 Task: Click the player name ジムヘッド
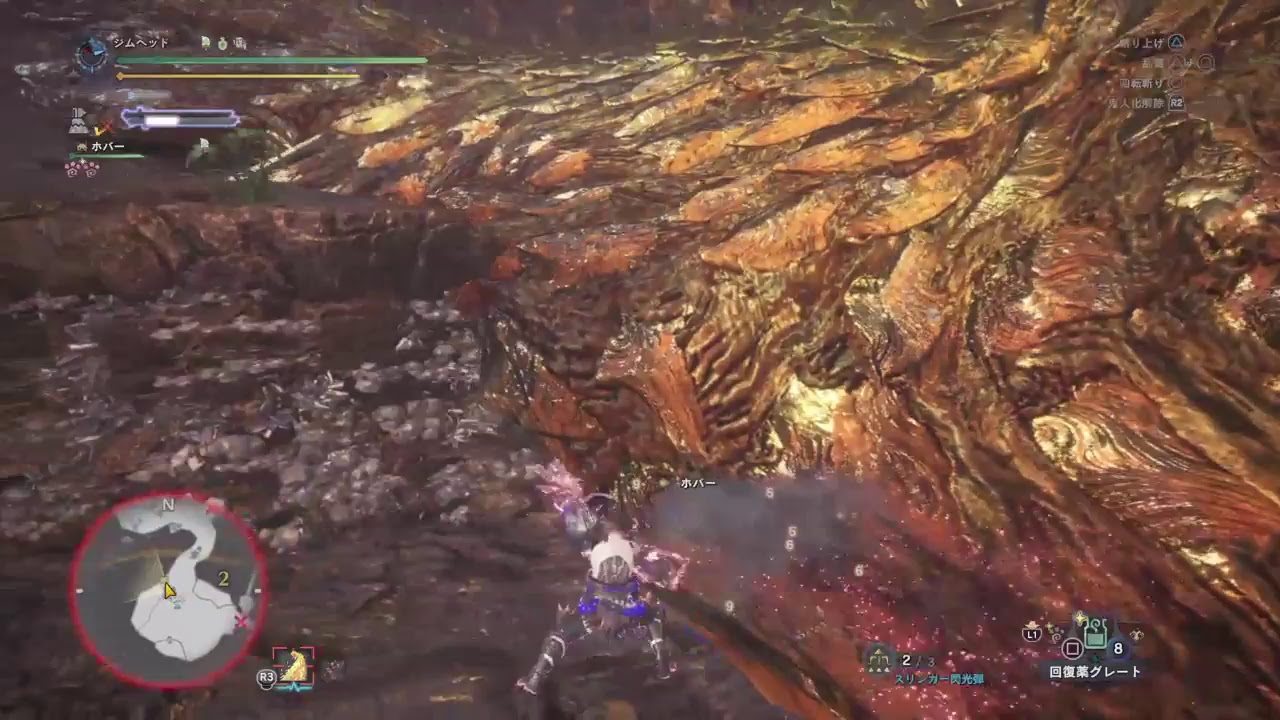pos(139,42)
